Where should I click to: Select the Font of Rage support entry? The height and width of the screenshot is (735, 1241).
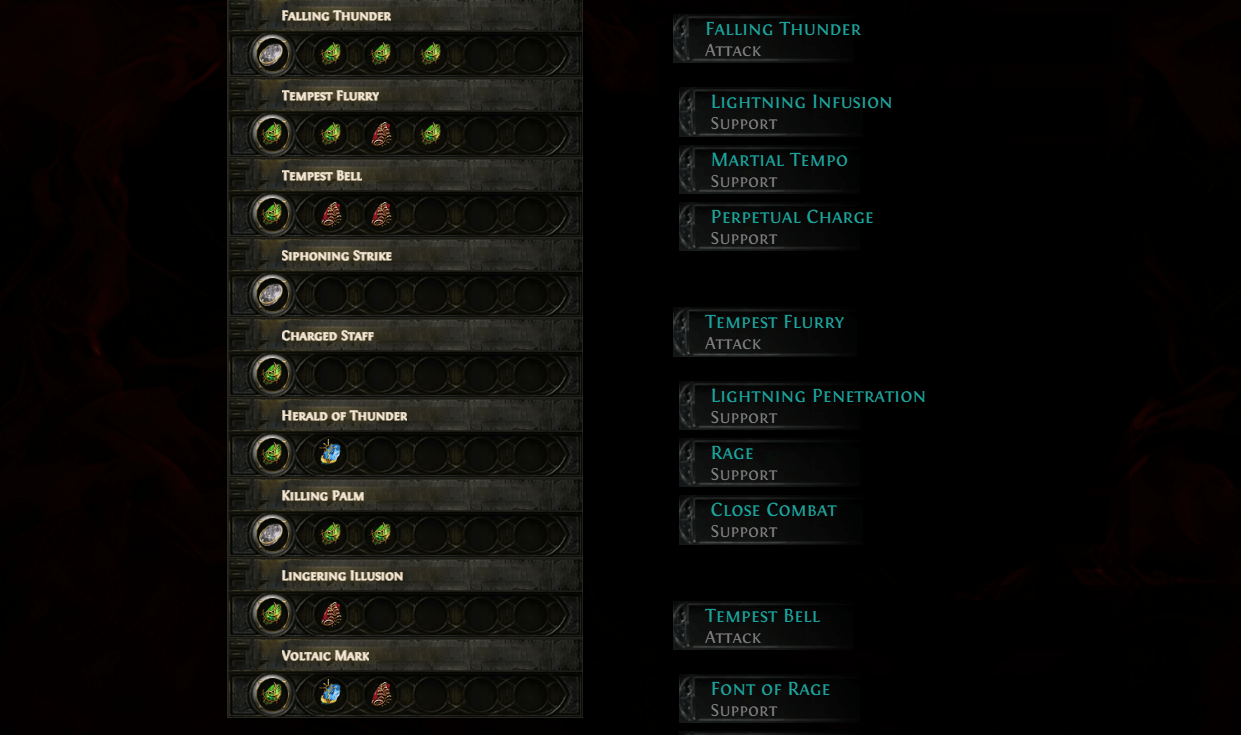point(770,699)
